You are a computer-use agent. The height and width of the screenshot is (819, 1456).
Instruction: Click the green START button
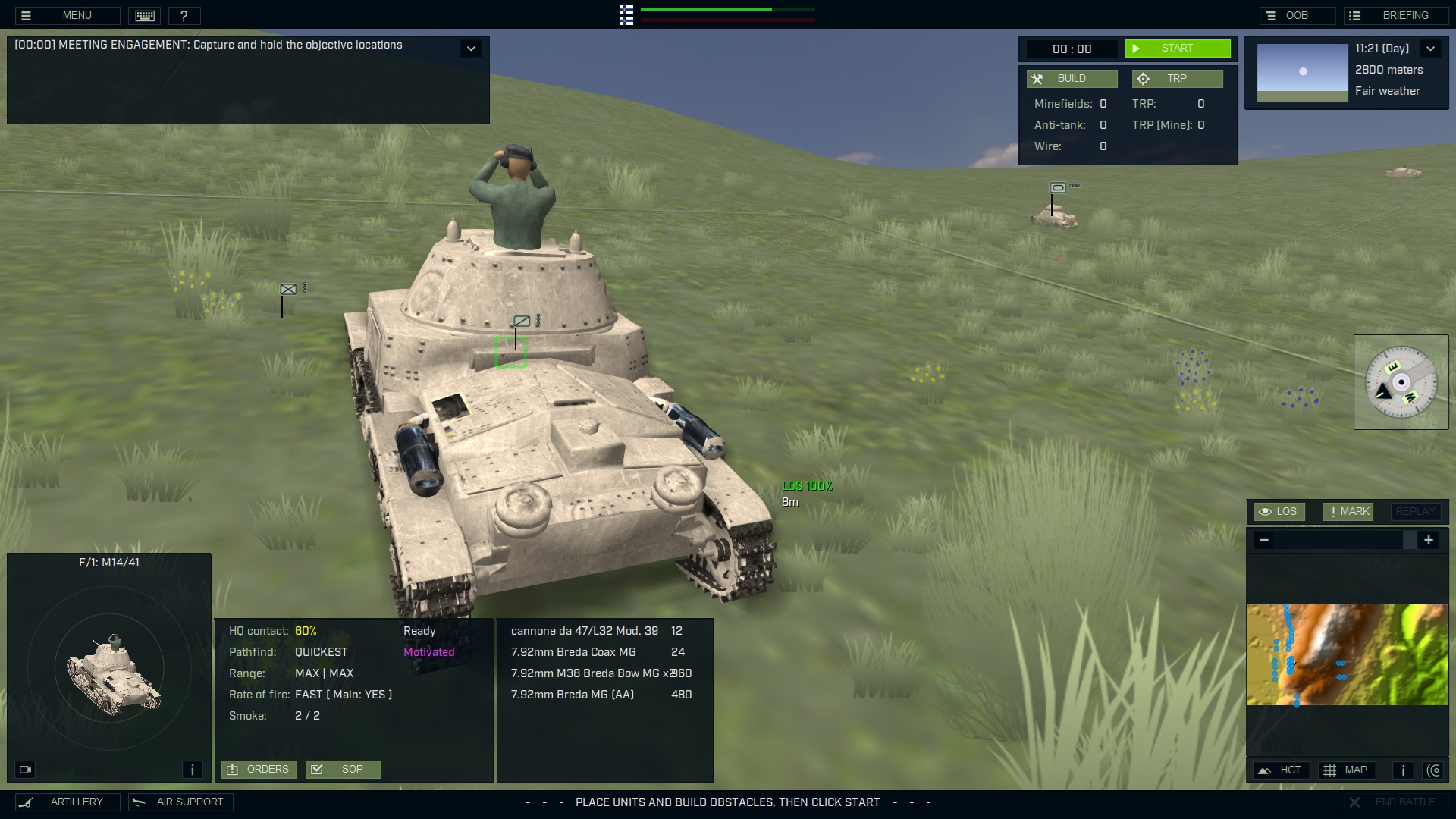[1177, 49]
